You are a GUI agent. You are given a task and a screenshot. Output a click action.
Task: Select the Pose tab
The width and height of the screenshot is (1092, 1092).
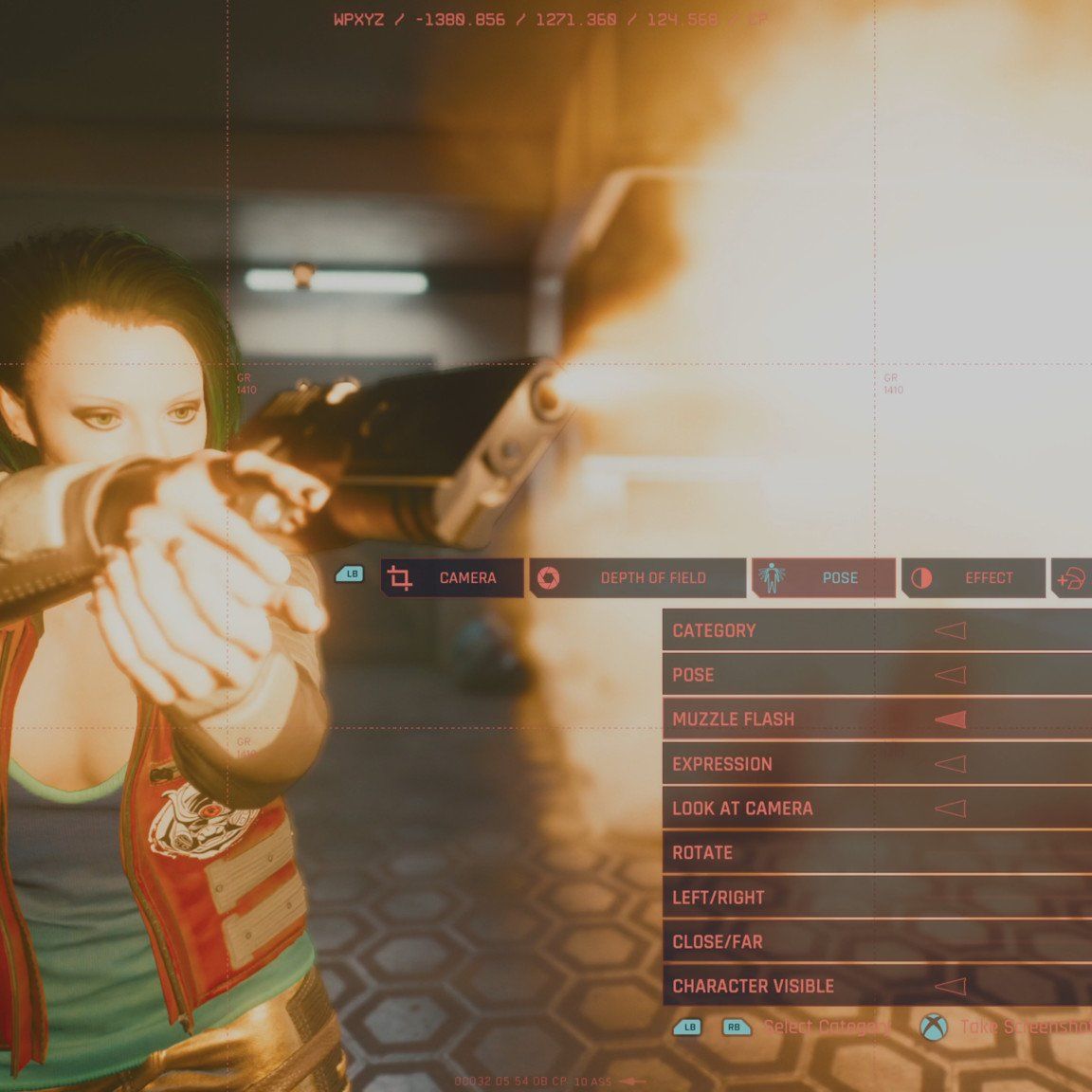point(823,577)
